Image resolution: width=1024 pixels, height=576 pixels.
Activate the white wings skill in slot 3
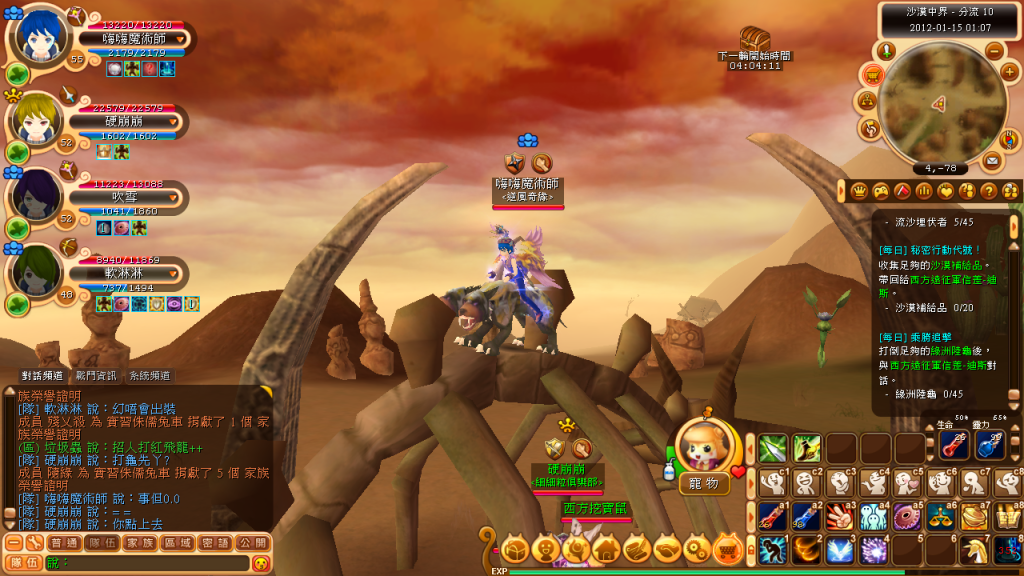click(x=840, y=549)
